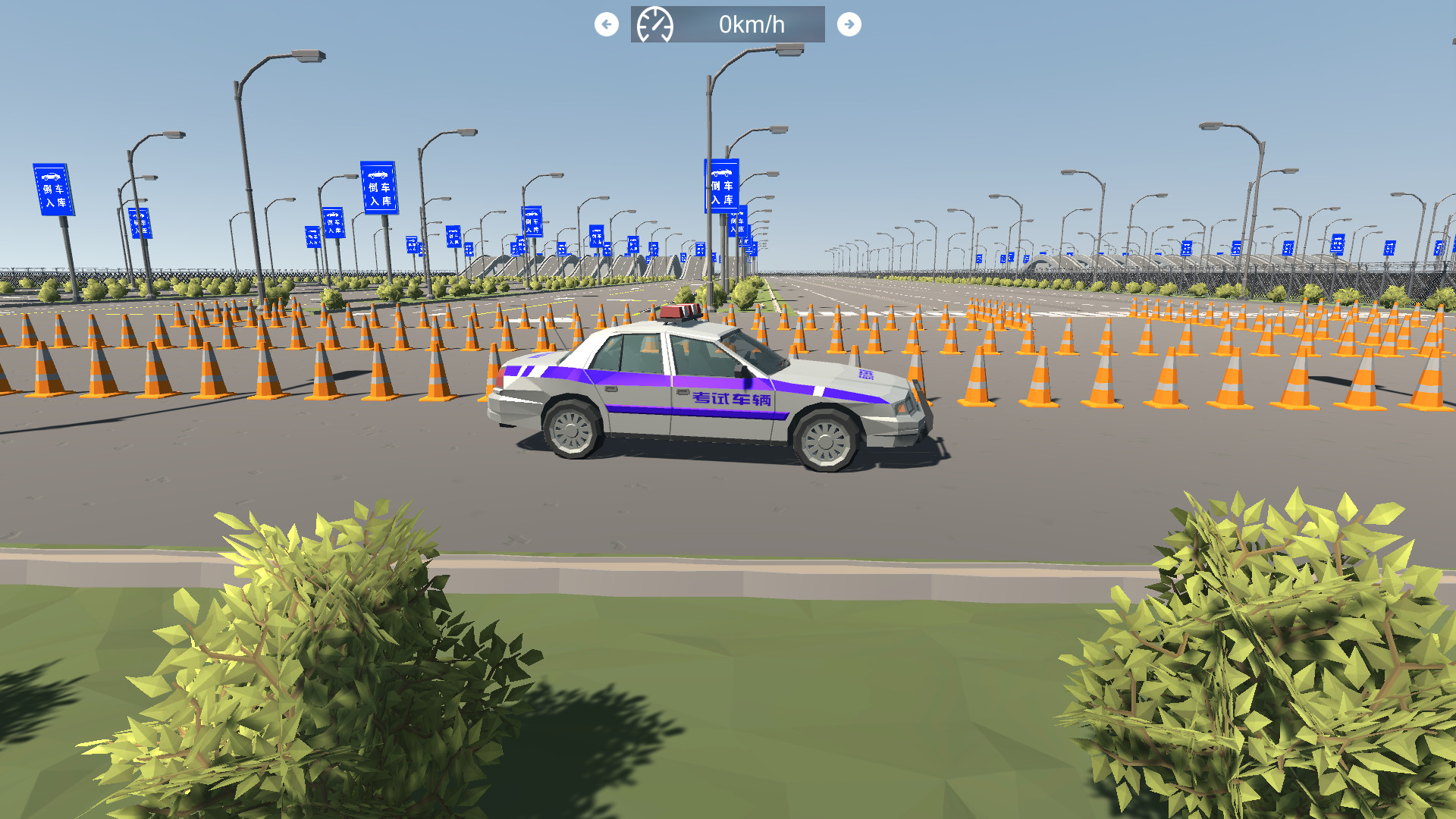Screen dimensions: 1456x819
Task: Click the right arrow camera button
Action: click(x=849, y=24)
